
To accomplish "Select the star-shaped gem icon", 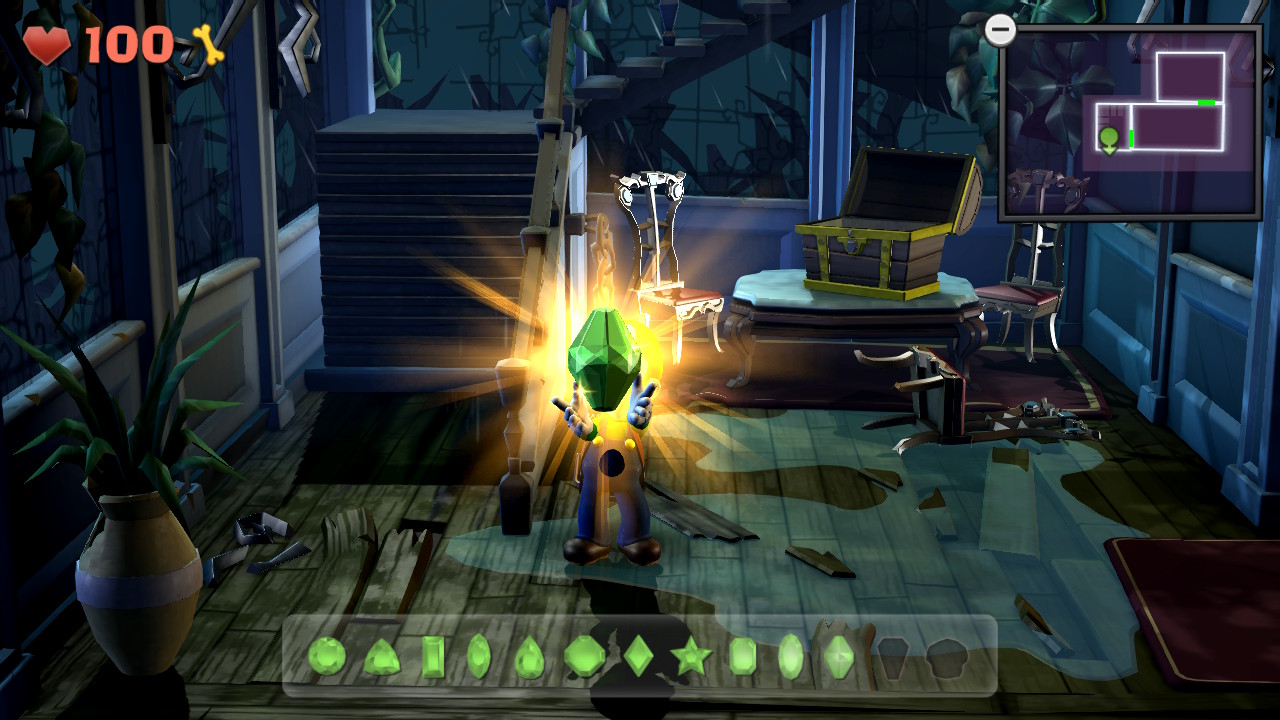I will (692, 656).
